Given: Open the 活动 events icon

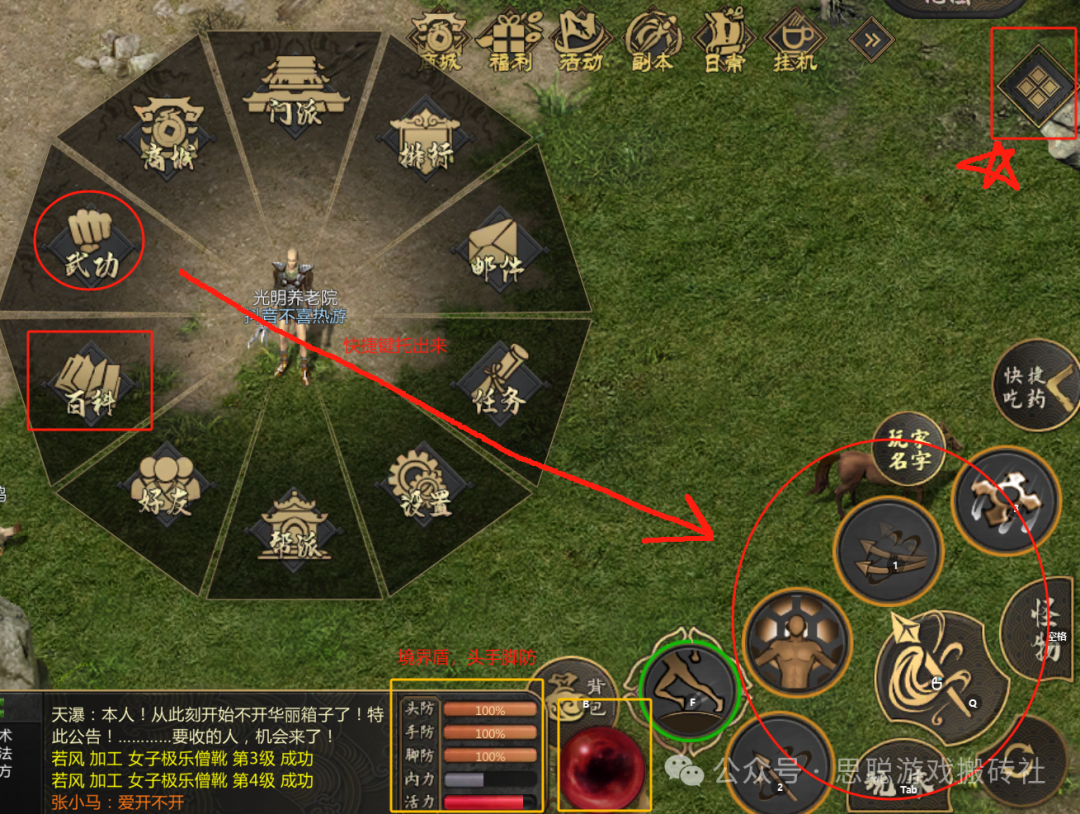Looking at the screenshot, I should (x=582, y=41).
